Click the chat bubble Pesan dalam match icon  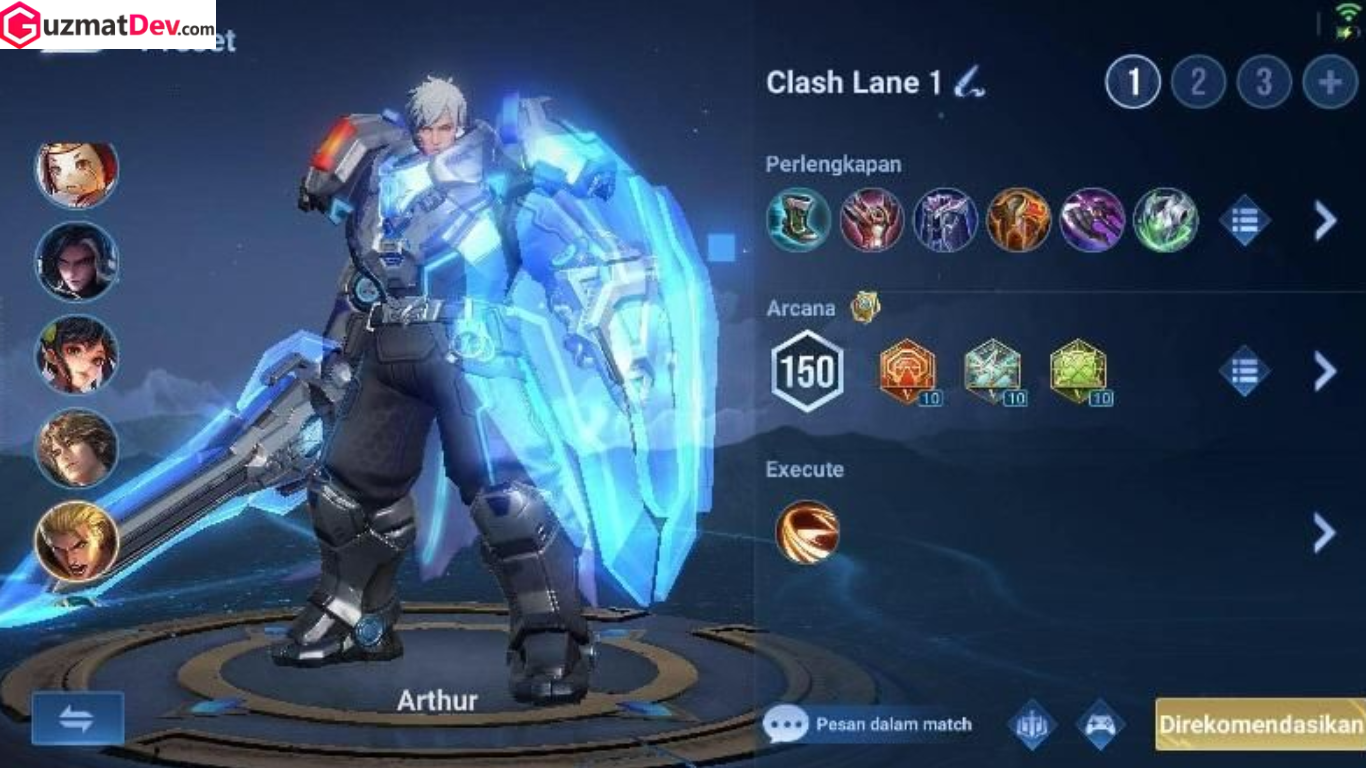coord(787,722)
